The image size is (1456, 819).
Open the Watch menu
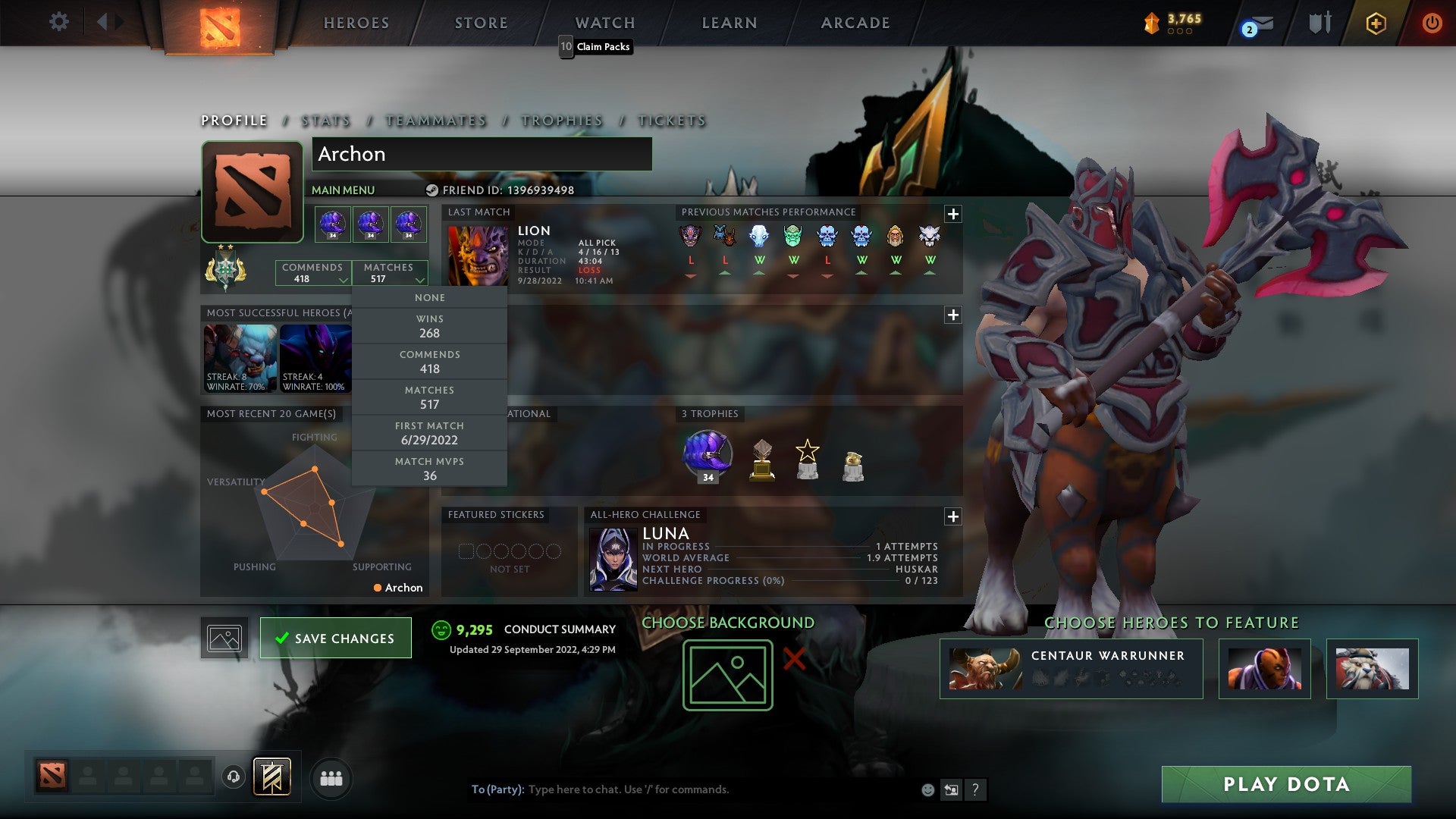pos(604,23)
